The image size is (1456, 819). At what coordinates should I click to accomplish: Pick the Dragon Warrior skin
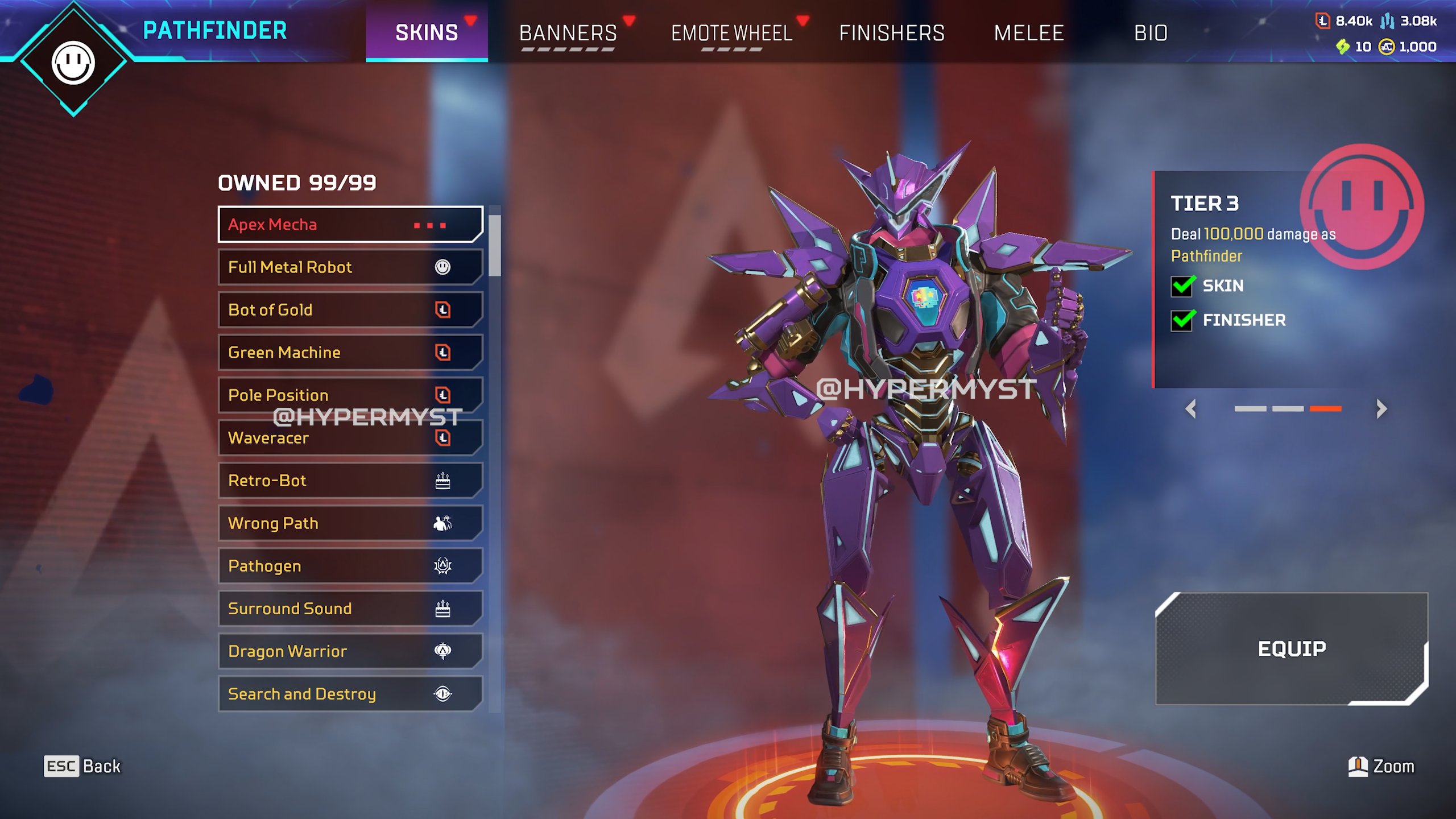point(350,651)
